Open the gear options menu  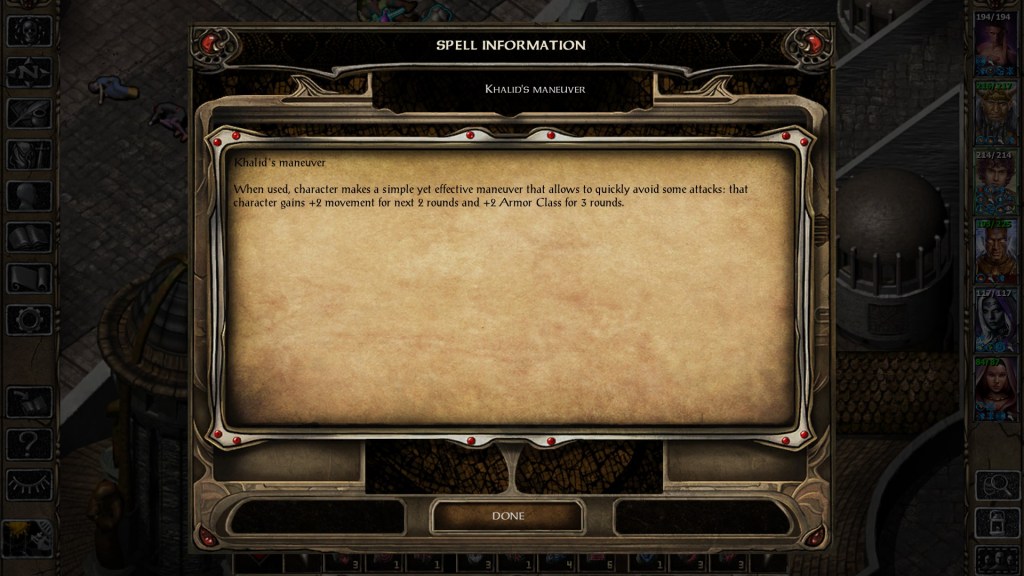point(29,319)
